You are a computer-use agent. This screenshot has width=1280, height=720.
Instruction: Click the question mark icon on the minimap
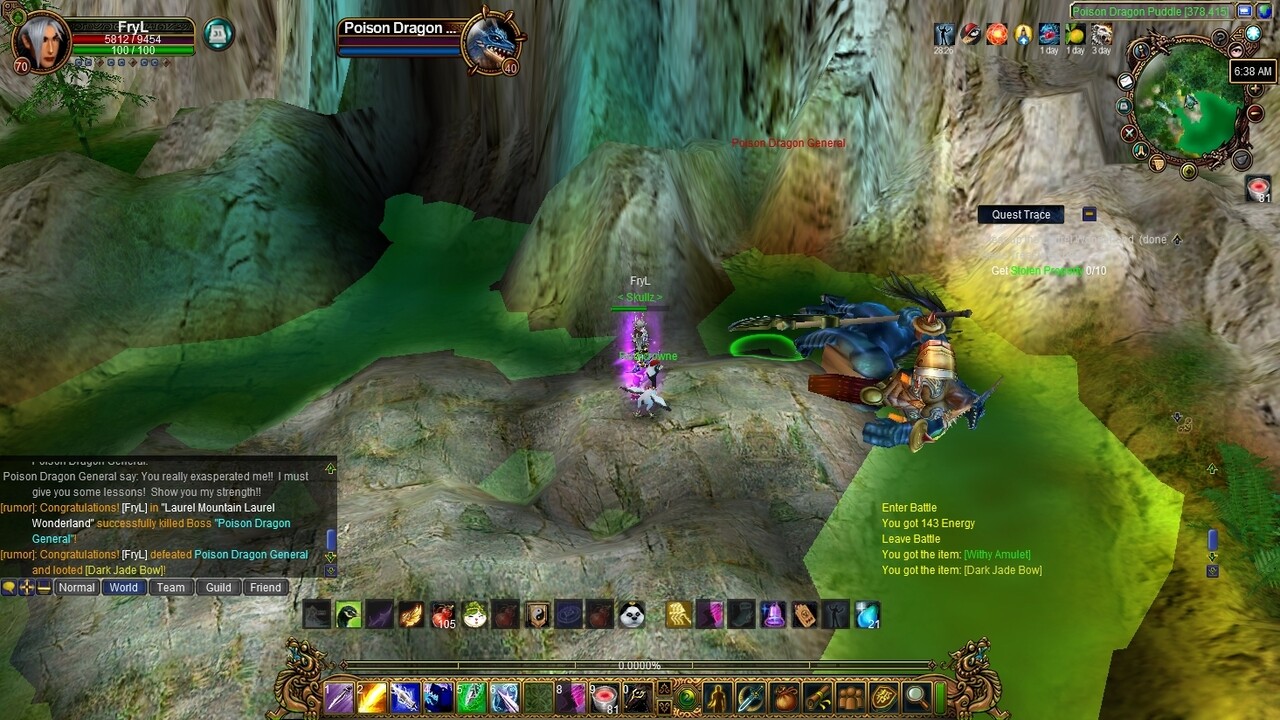point(1219,37)
